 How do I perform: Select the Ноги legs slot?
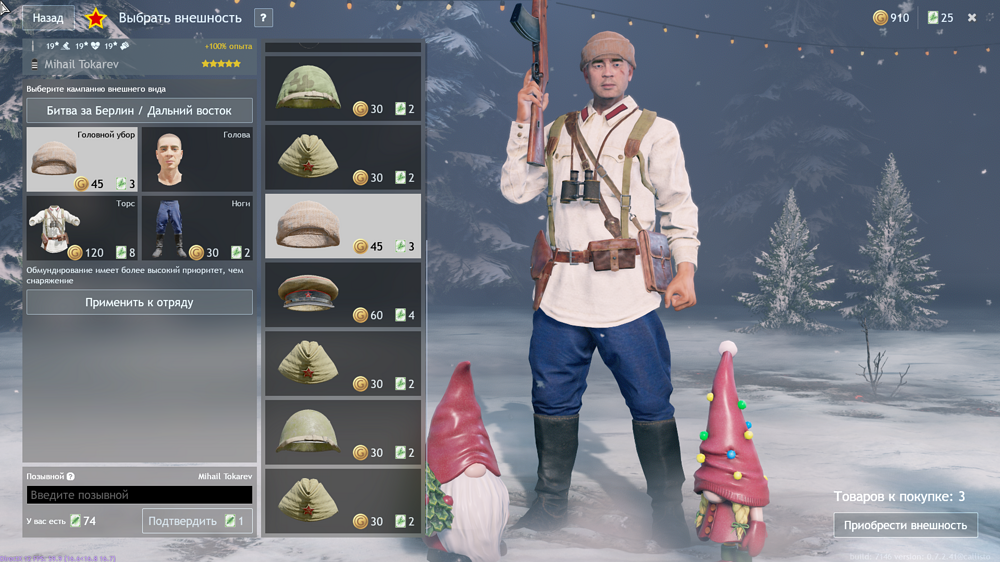coord(196,228)
